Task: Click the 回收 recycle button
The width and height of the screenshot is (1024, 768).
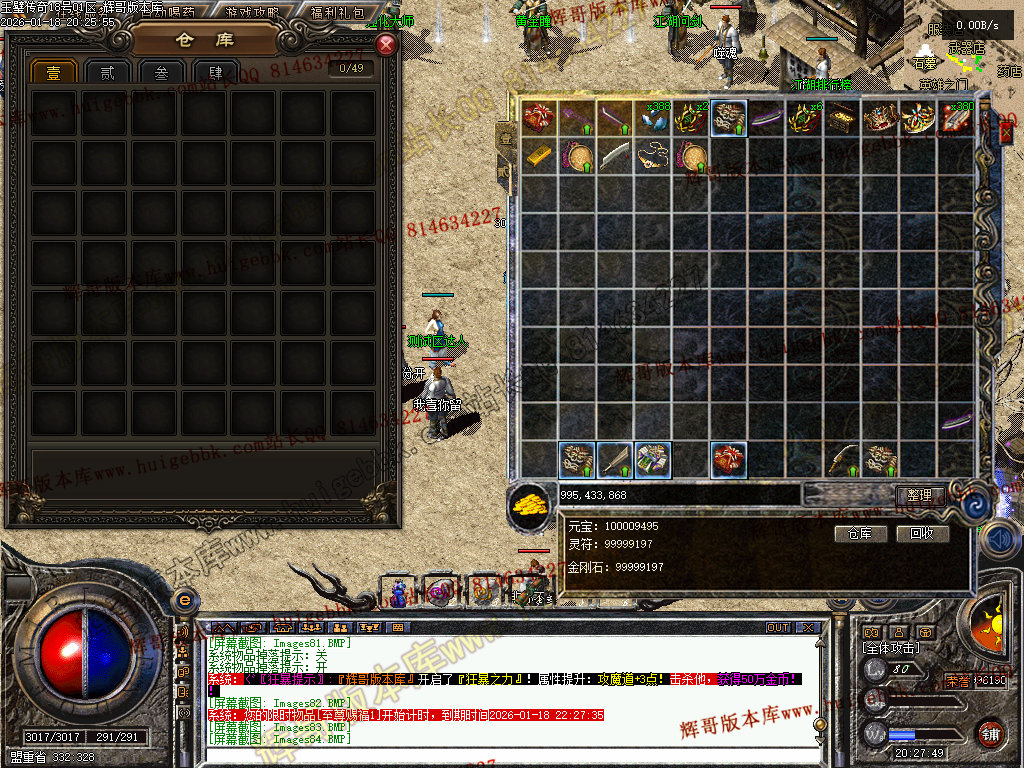Action: point(922,534)
